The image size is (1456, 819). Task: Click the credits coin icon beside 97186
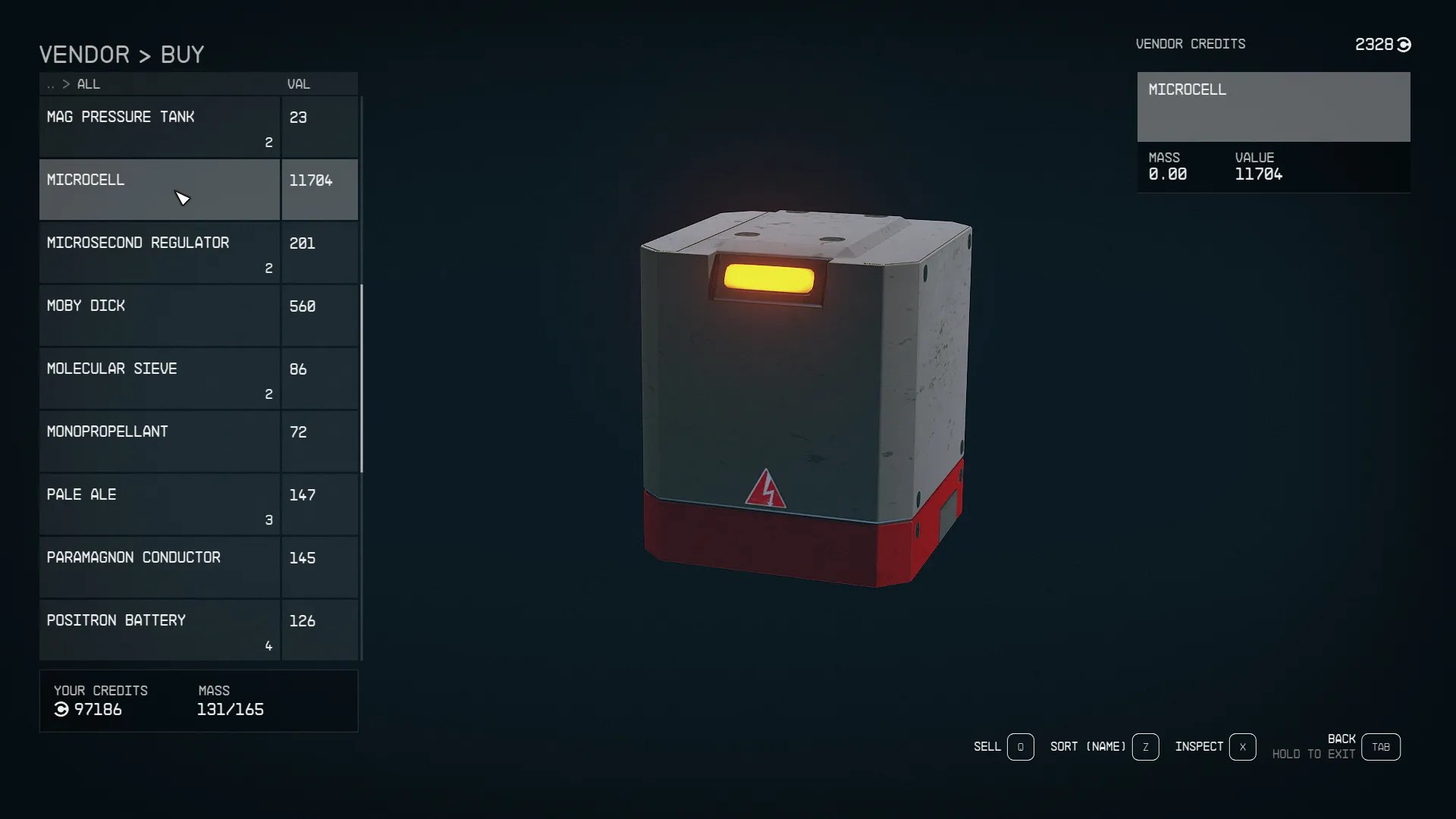click(60, 710)
